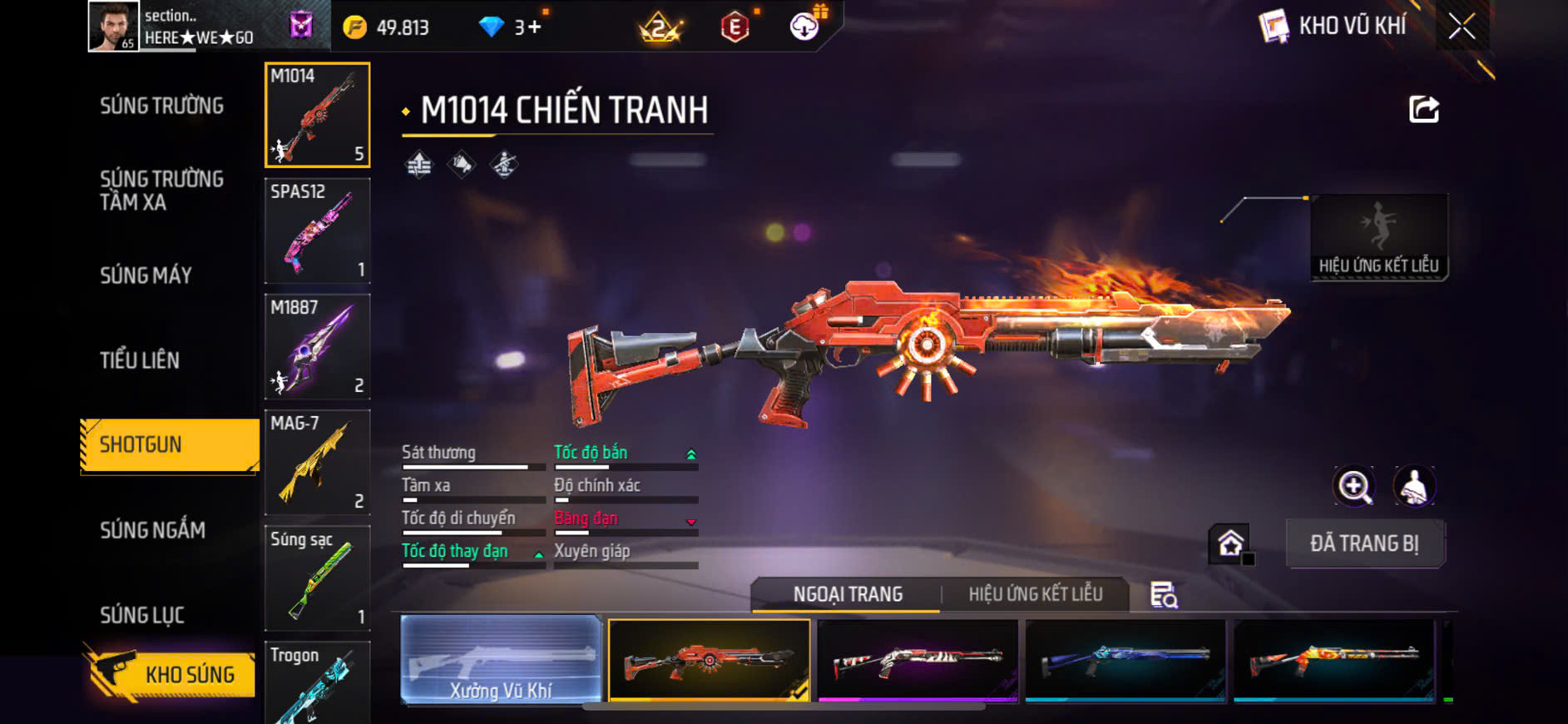Screen dimensions: 1568x724
Task: Choose the blue M1014 skin thumbnail
Action: coord(1125,661)
